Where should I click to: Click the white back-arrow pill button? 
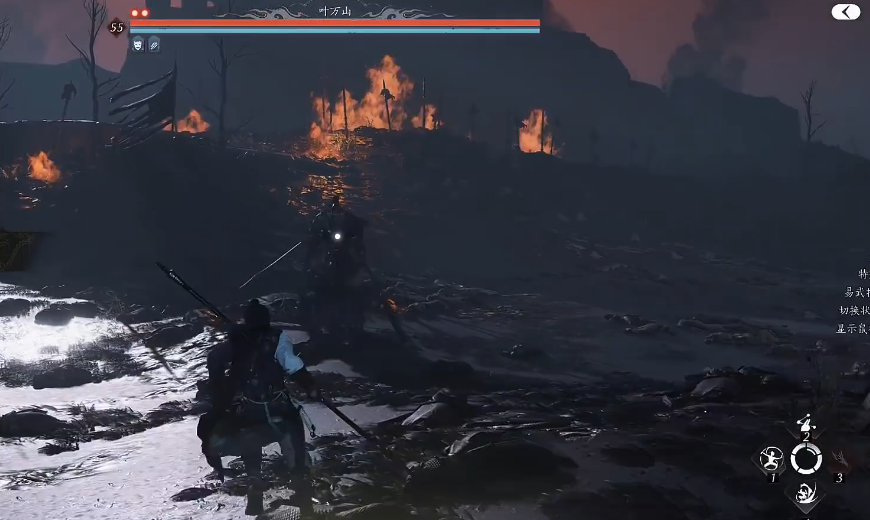point(845,12)
